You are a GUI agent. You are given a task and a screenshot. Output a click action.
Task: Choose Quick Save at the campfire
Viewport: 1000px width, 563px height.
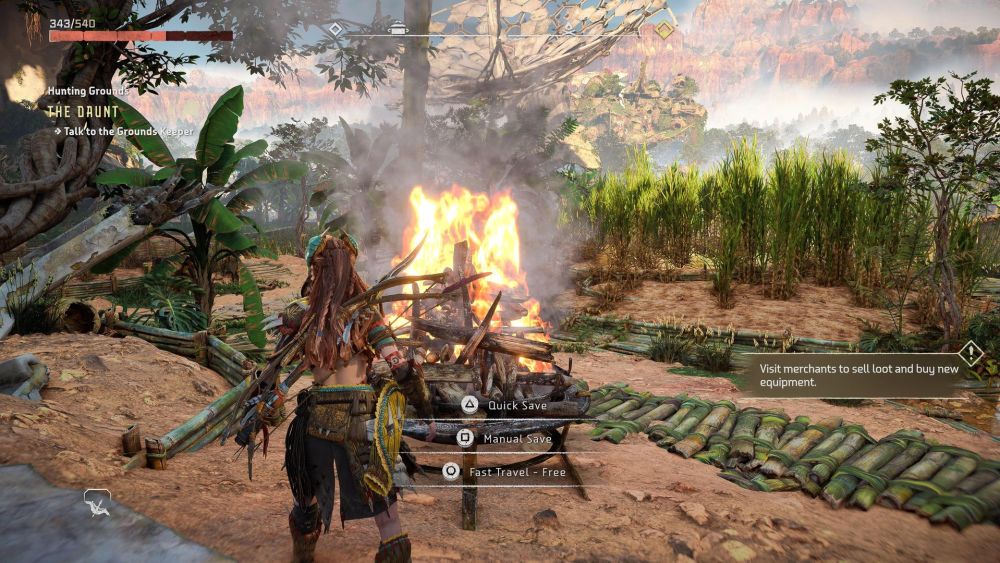tap(505, 406)
